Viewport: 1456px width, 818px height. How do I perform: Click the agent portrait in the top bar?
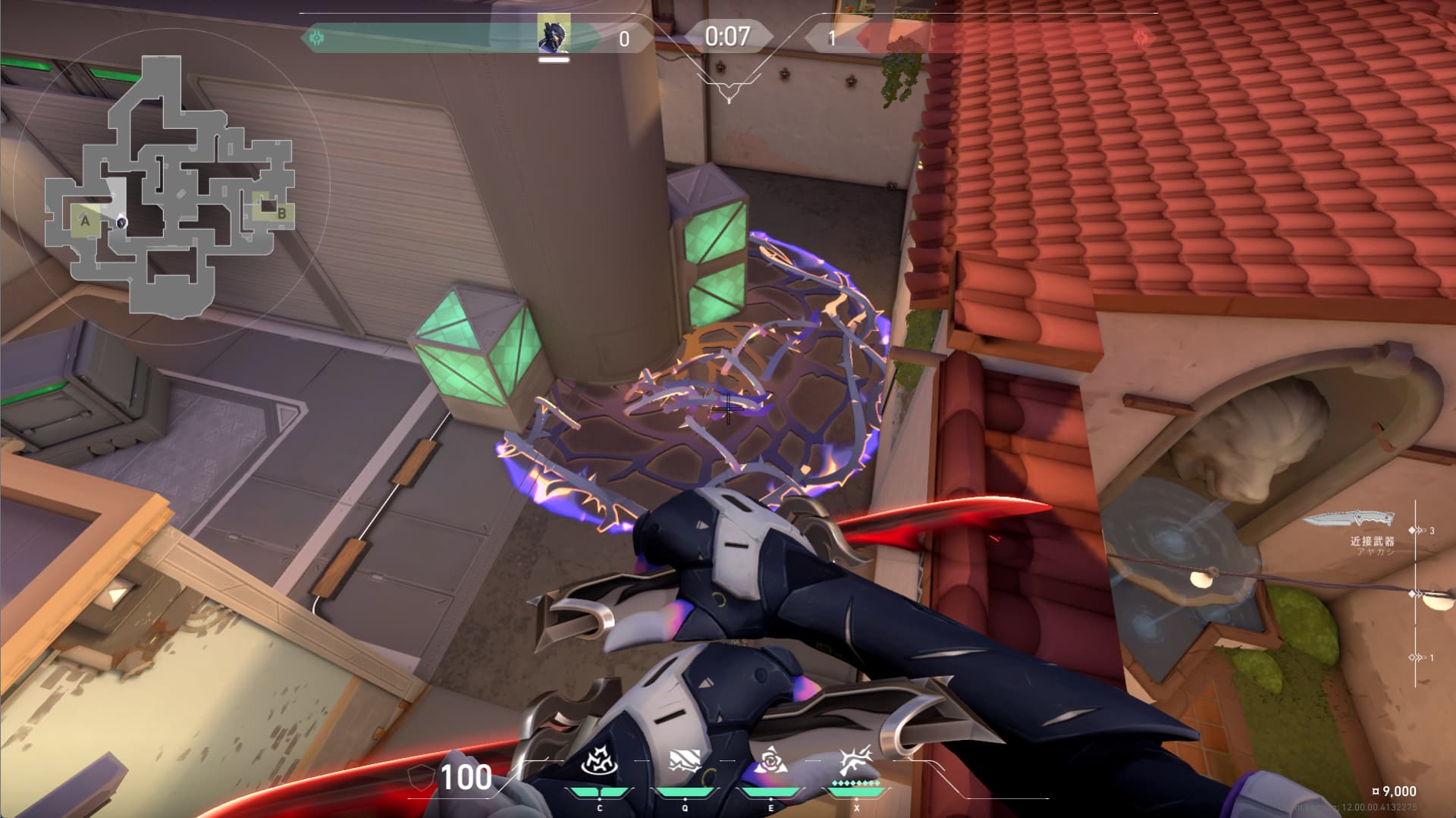coord(553,36)
